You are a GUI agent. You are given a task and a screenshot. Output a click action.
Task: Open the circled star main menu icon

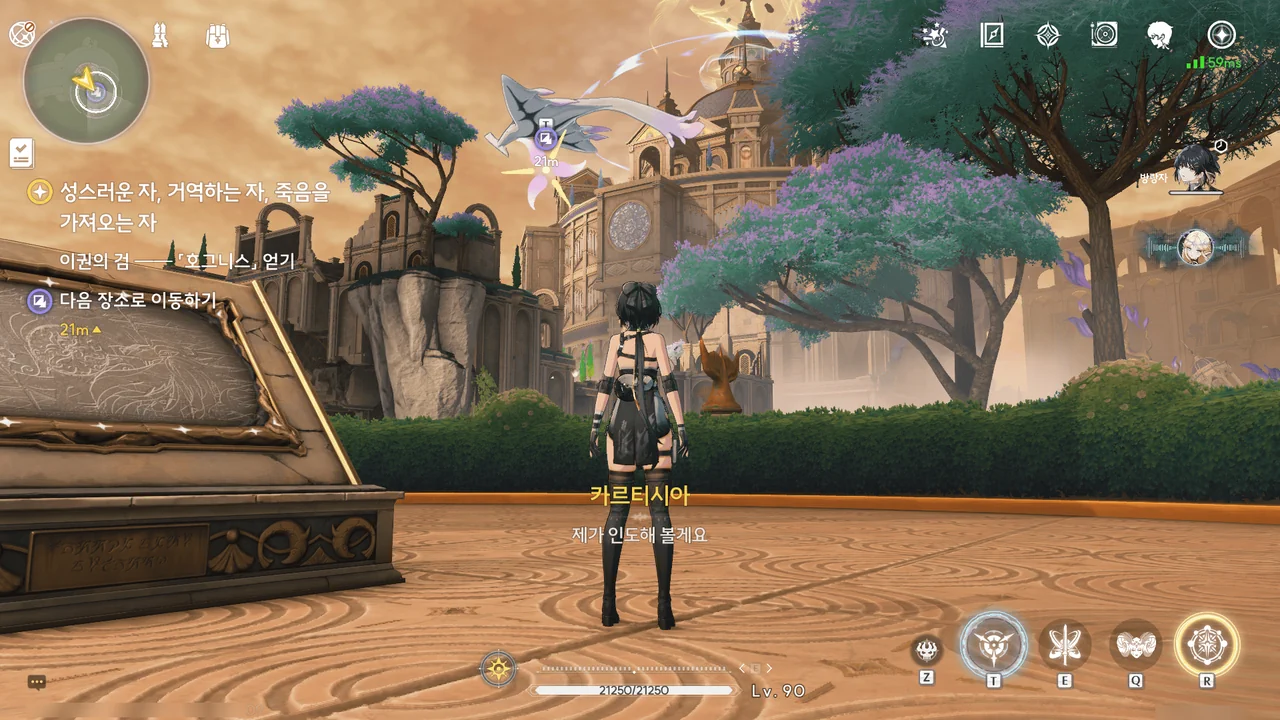point(1221,35)
